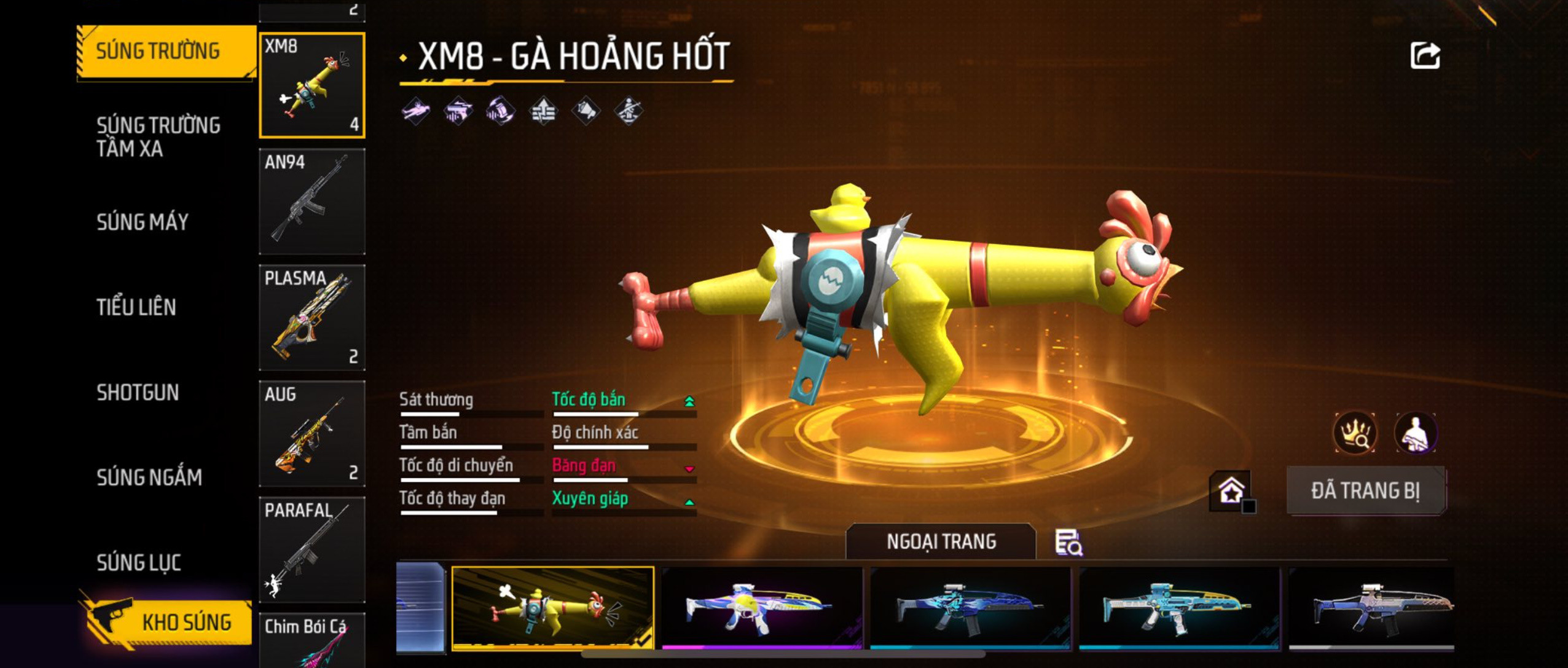The image size is (1568, 668).
Task: Pick the AUG weapon tile
Action: (312, 433)
